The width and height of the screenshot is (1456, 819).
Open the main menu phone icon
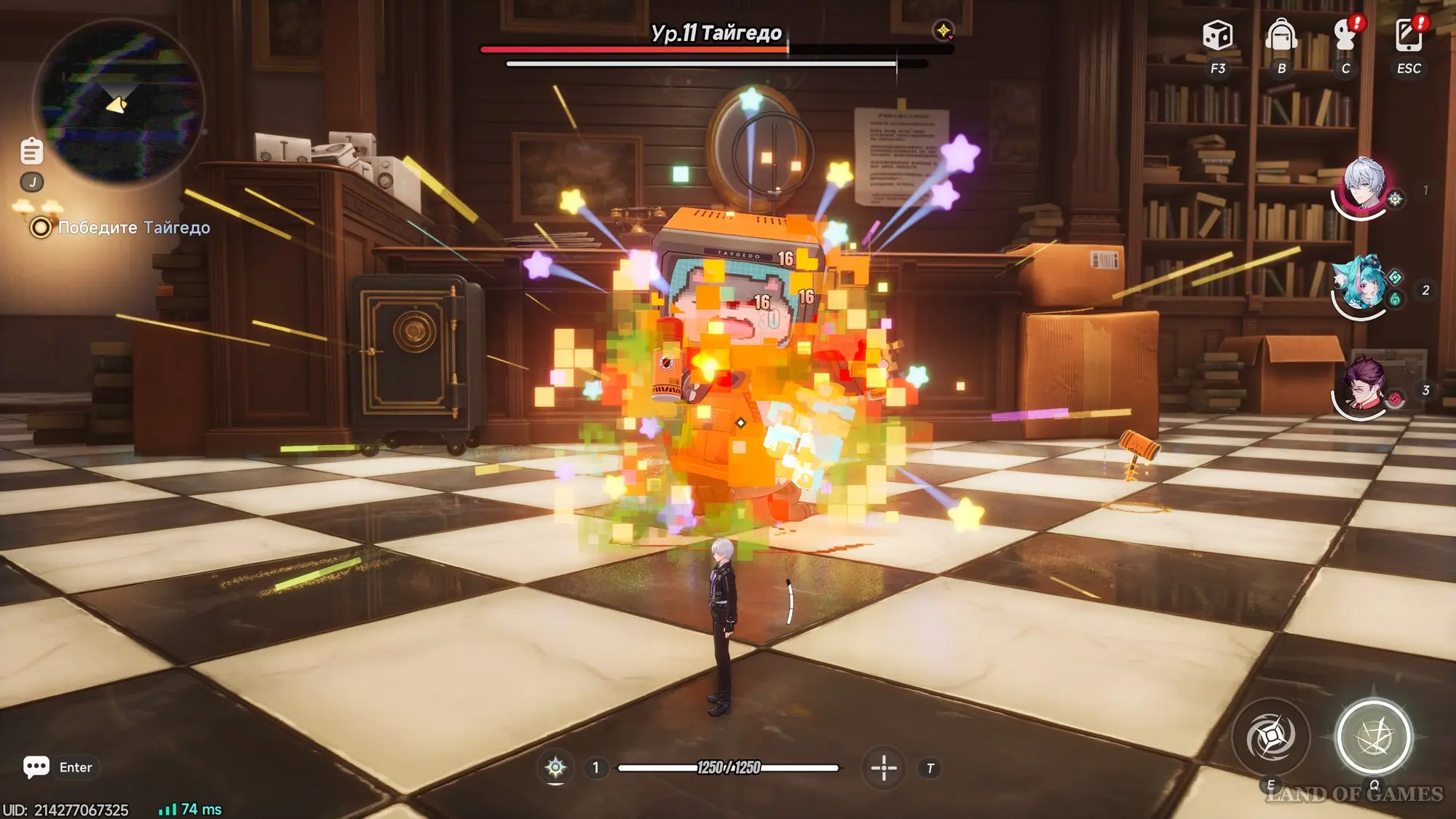[1409, 35]
